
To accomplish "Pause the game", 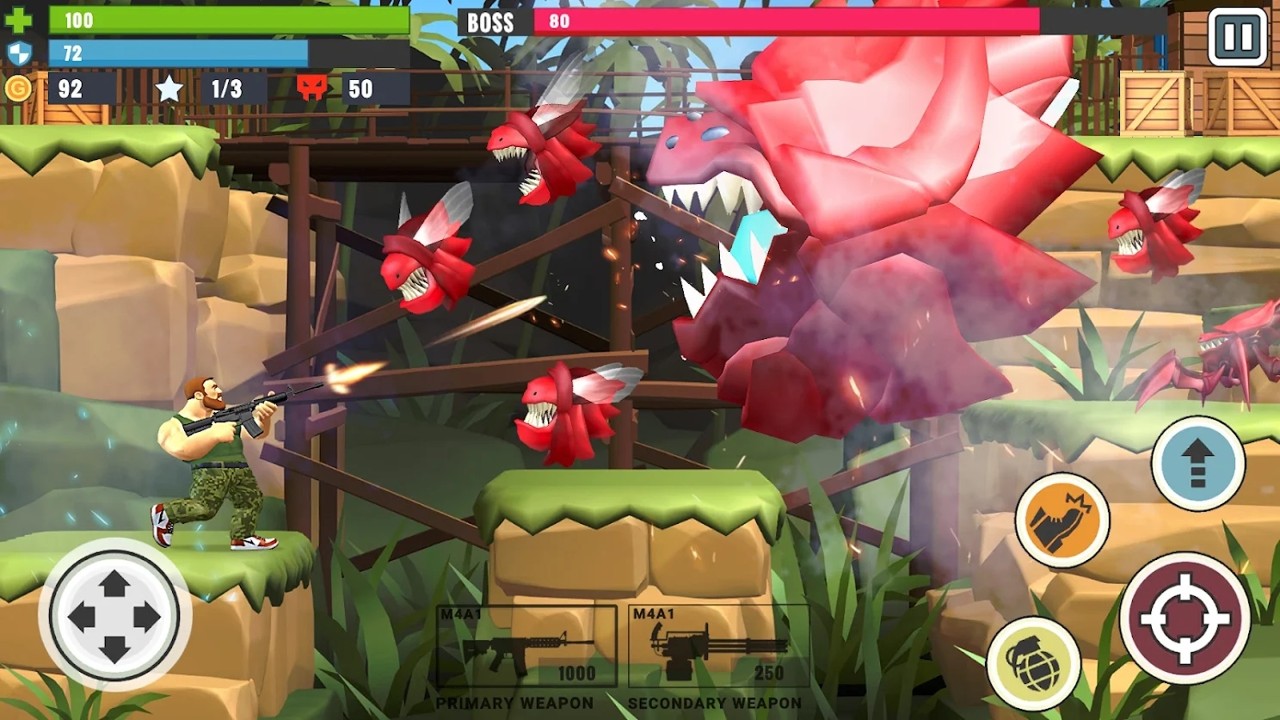I will click(1237, 37).
